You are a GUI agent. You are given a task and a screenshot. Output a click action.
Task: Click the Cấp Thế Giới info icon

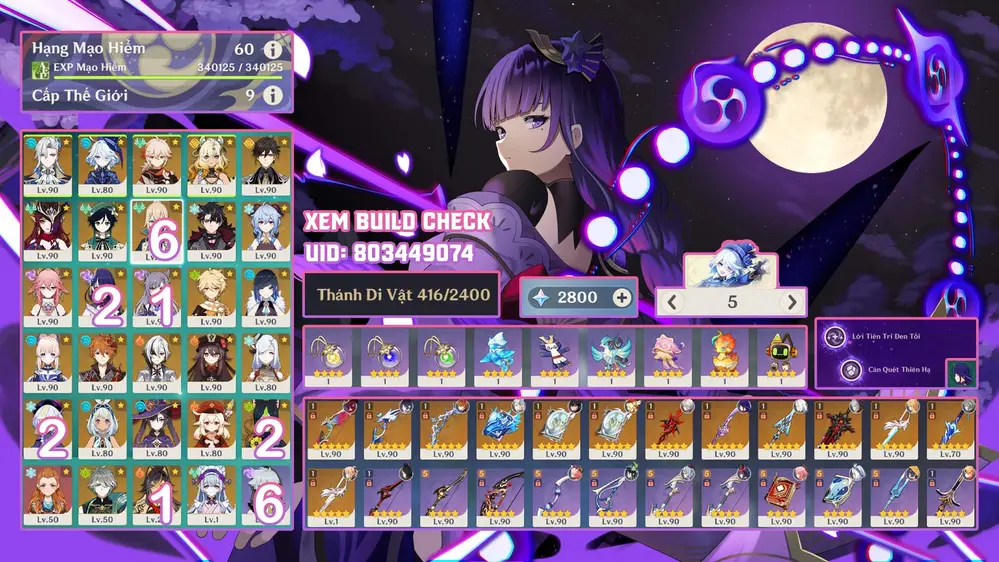[x=272, y=96]
